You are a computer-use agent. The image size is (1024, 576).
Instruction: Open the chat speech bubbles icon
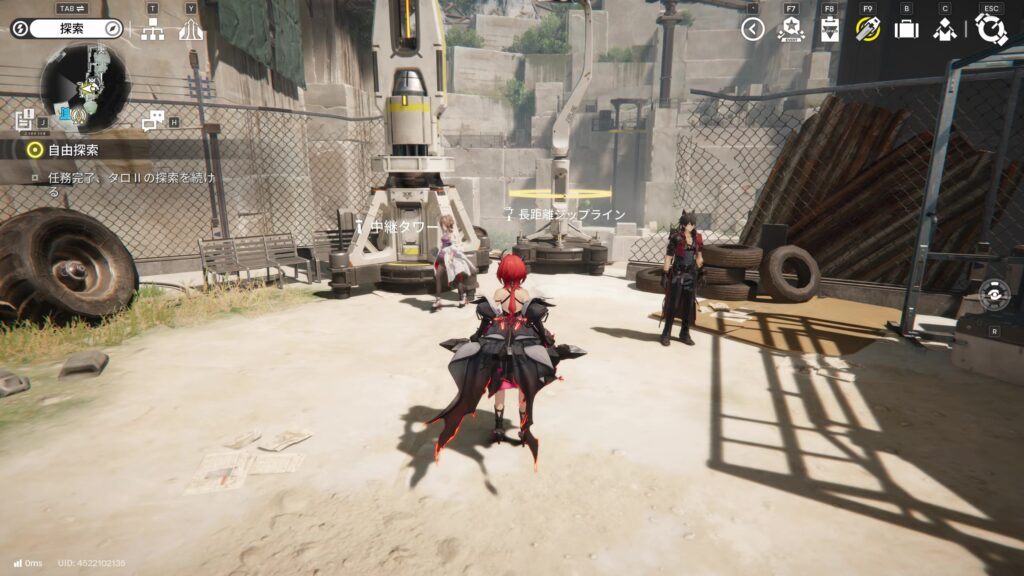(153, 121)
